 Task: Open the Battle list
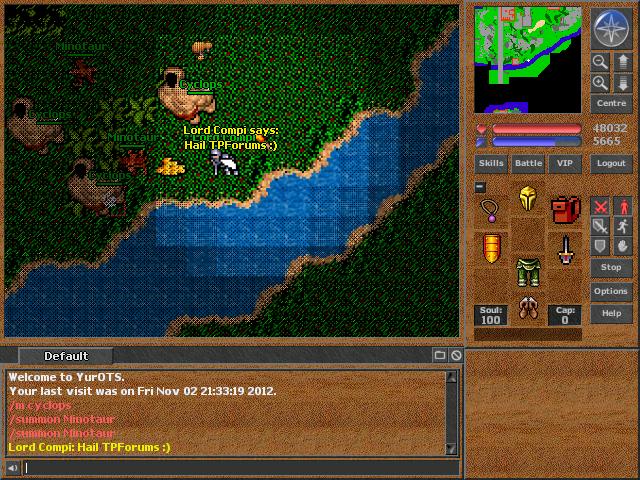click(528, 163)
